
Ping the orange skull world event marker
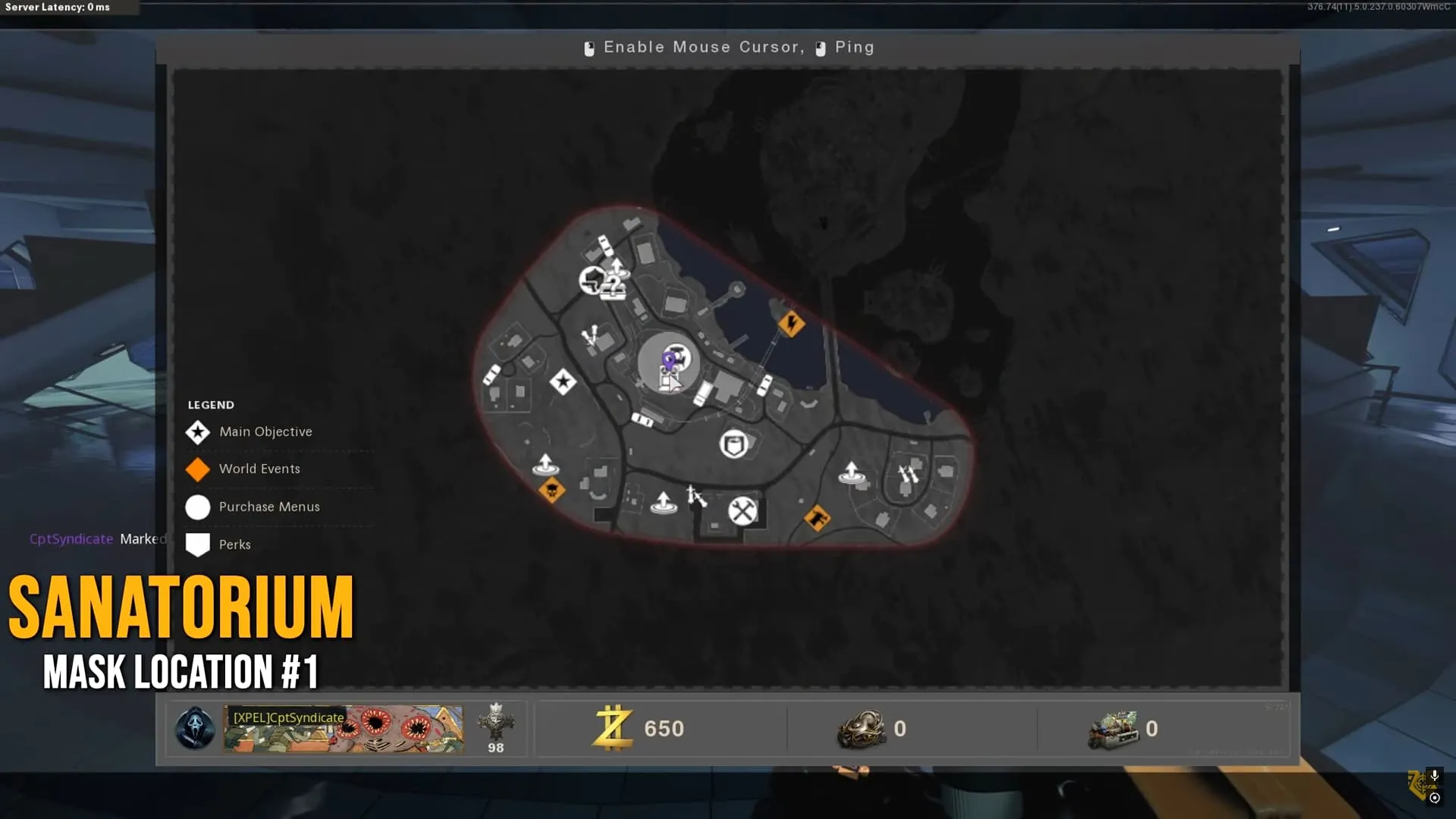551,491
